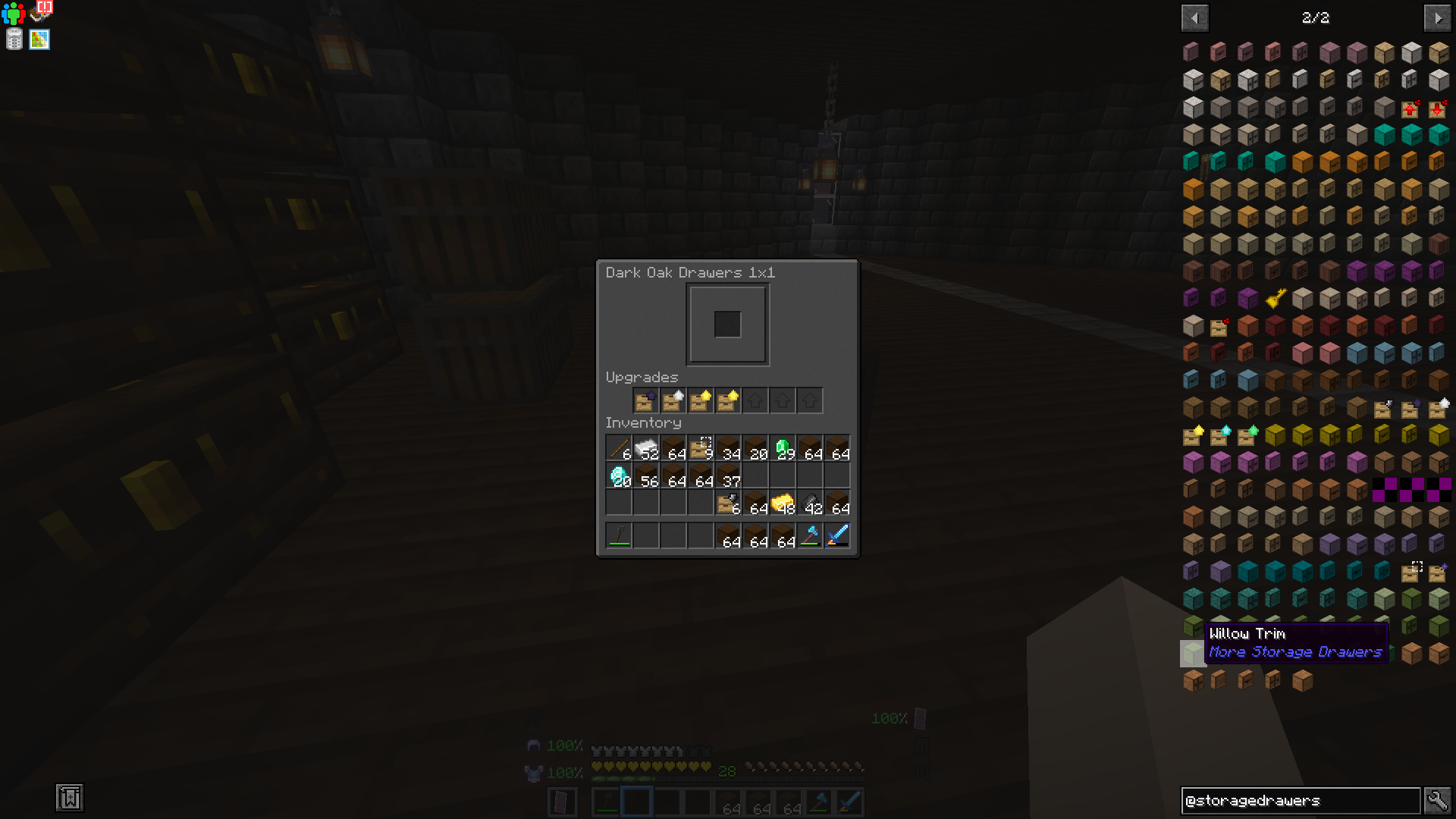Click the multiplayer players icon at top left
This screenshot has height=819, width=1456.
pos(13,13)
